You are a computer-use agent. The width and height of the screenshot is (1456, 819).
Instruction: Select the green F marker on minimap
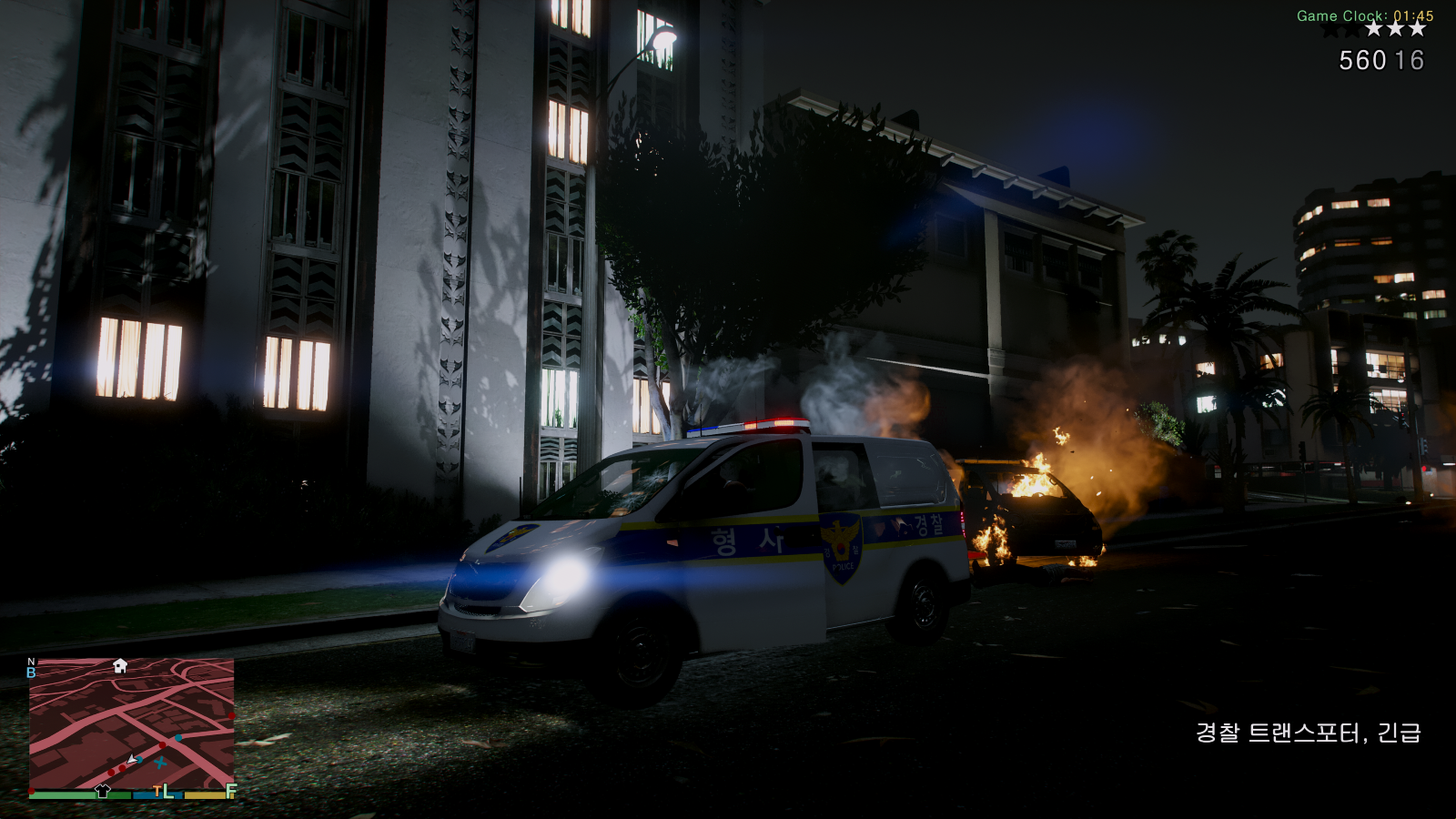(231, 791)
